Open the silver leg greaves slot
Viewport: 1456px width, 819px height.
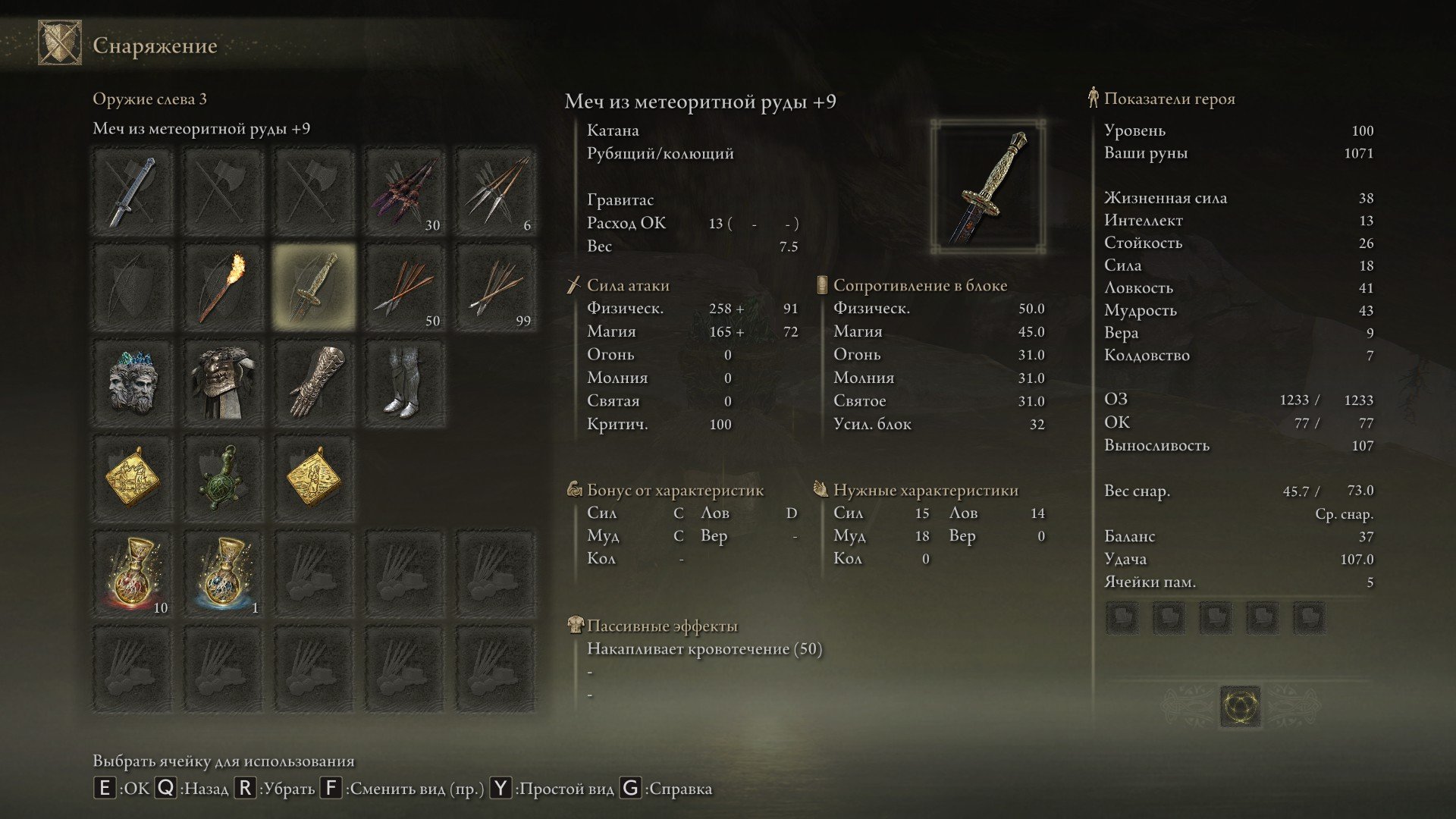[x=405, y=383]
